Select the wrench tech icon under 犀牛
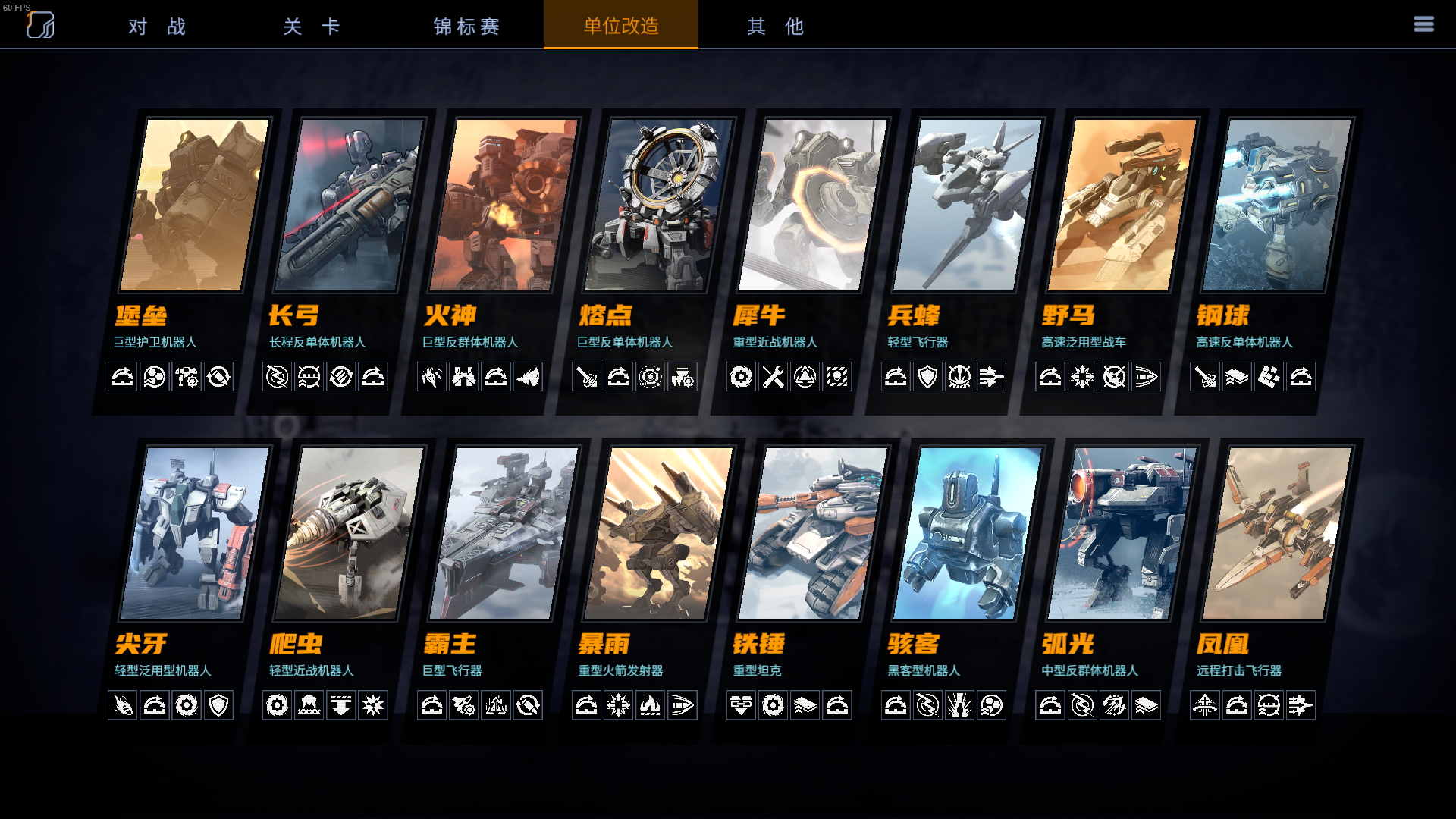 pyautogui.click(x=774, y=377)
